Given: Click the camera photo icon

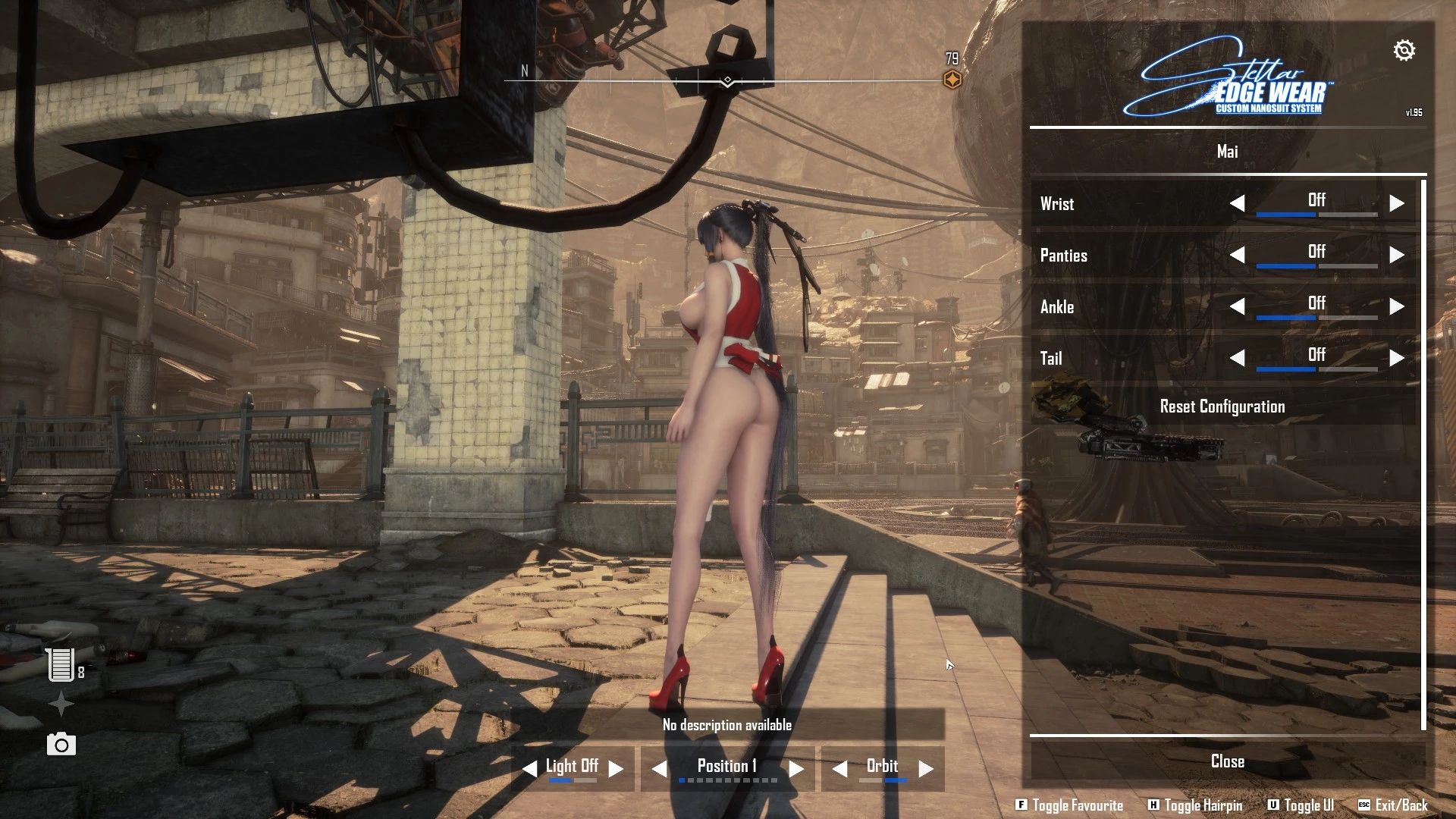Looking at the screenshot, I should (61, 745).
